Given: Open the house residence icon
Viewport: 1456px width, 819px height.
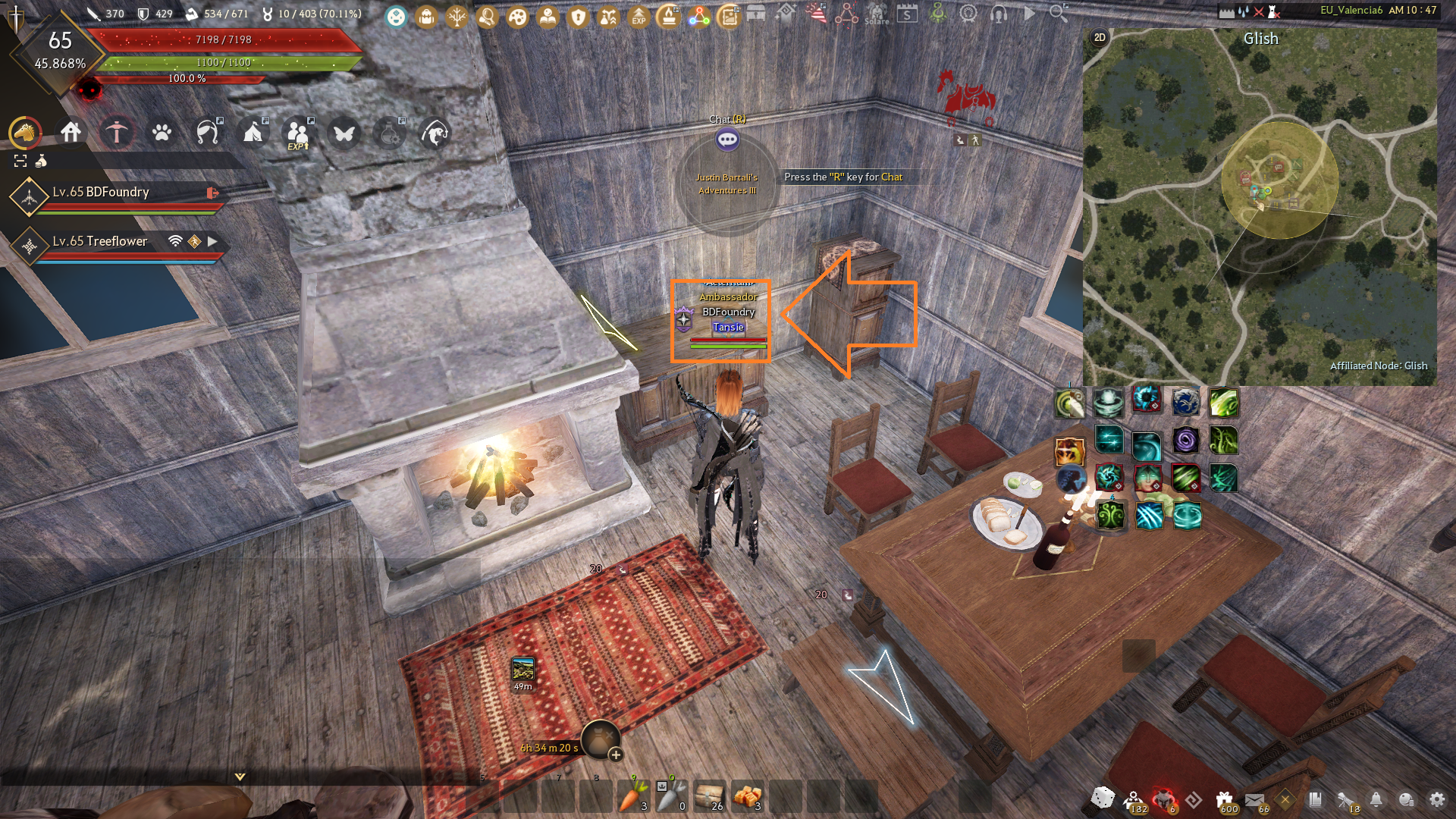Looking at the screenshot, I should pyautogui.click(x=71, y=133).
